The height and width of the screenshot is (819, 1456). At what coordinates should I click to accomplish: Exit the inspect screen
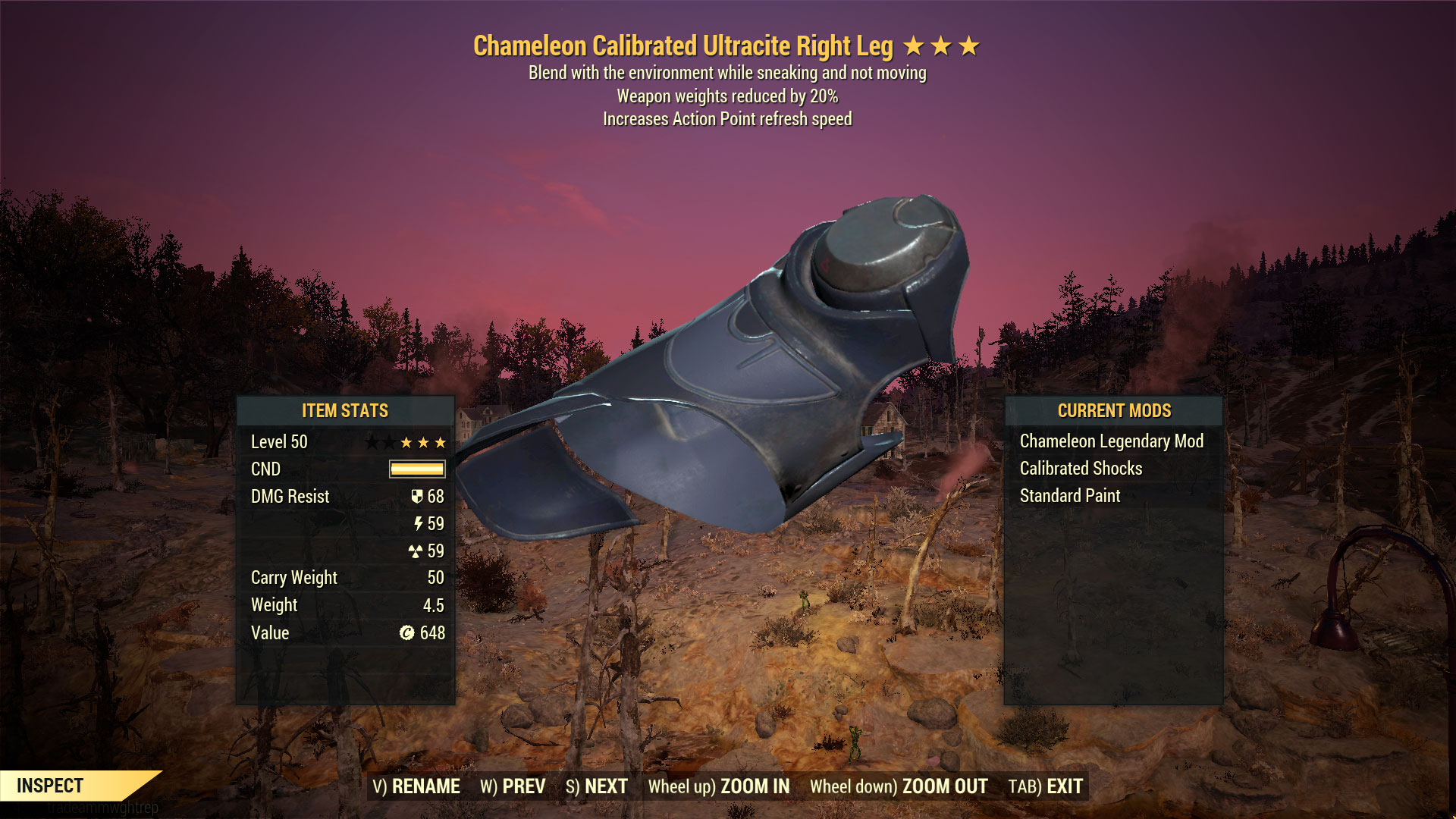pyautogui.click(x=1046, y=786)
